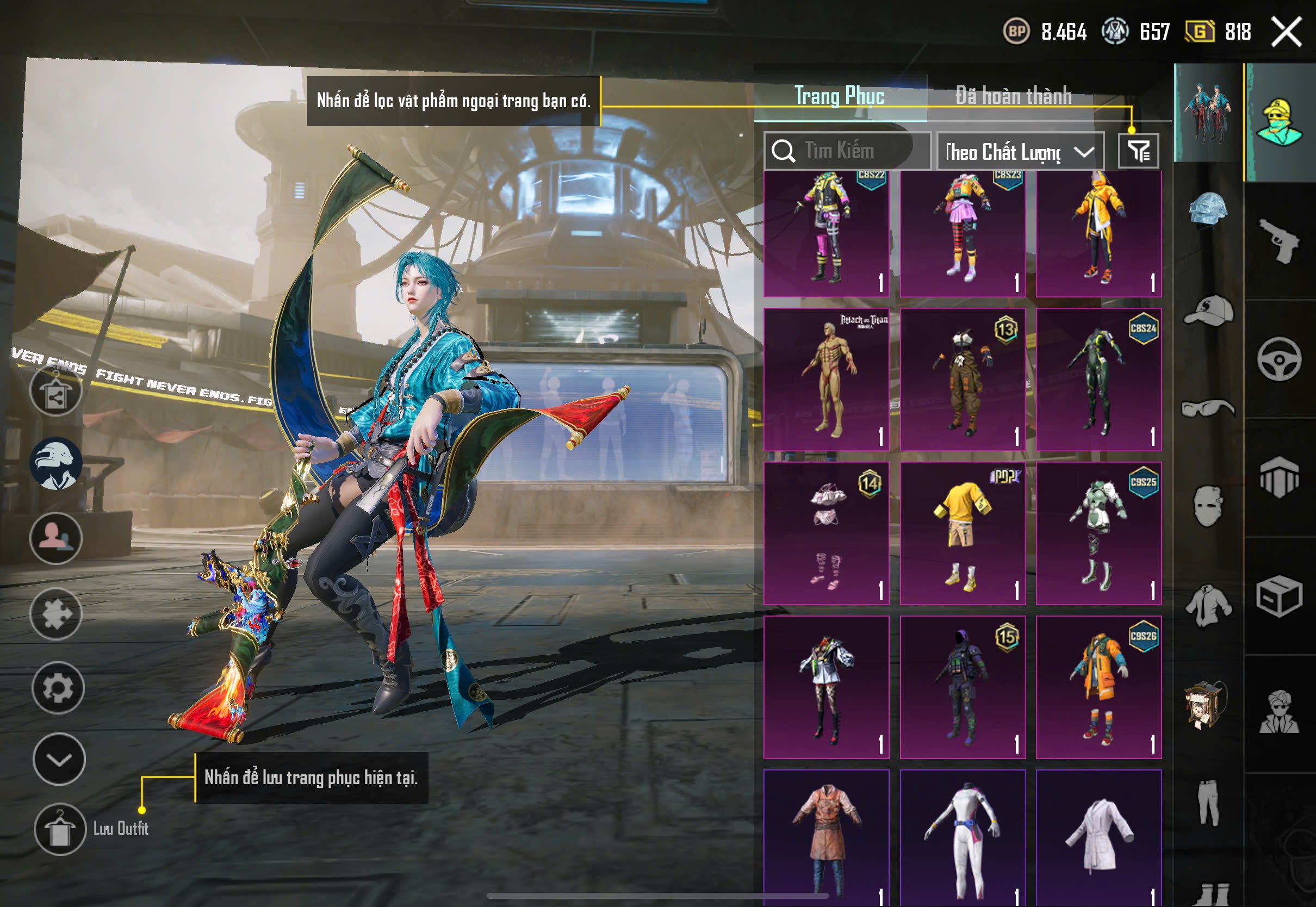Open the Theo Chất Lượng sort dropdown
Screen dimensions: 1316x907
[x=1020, y=152]
